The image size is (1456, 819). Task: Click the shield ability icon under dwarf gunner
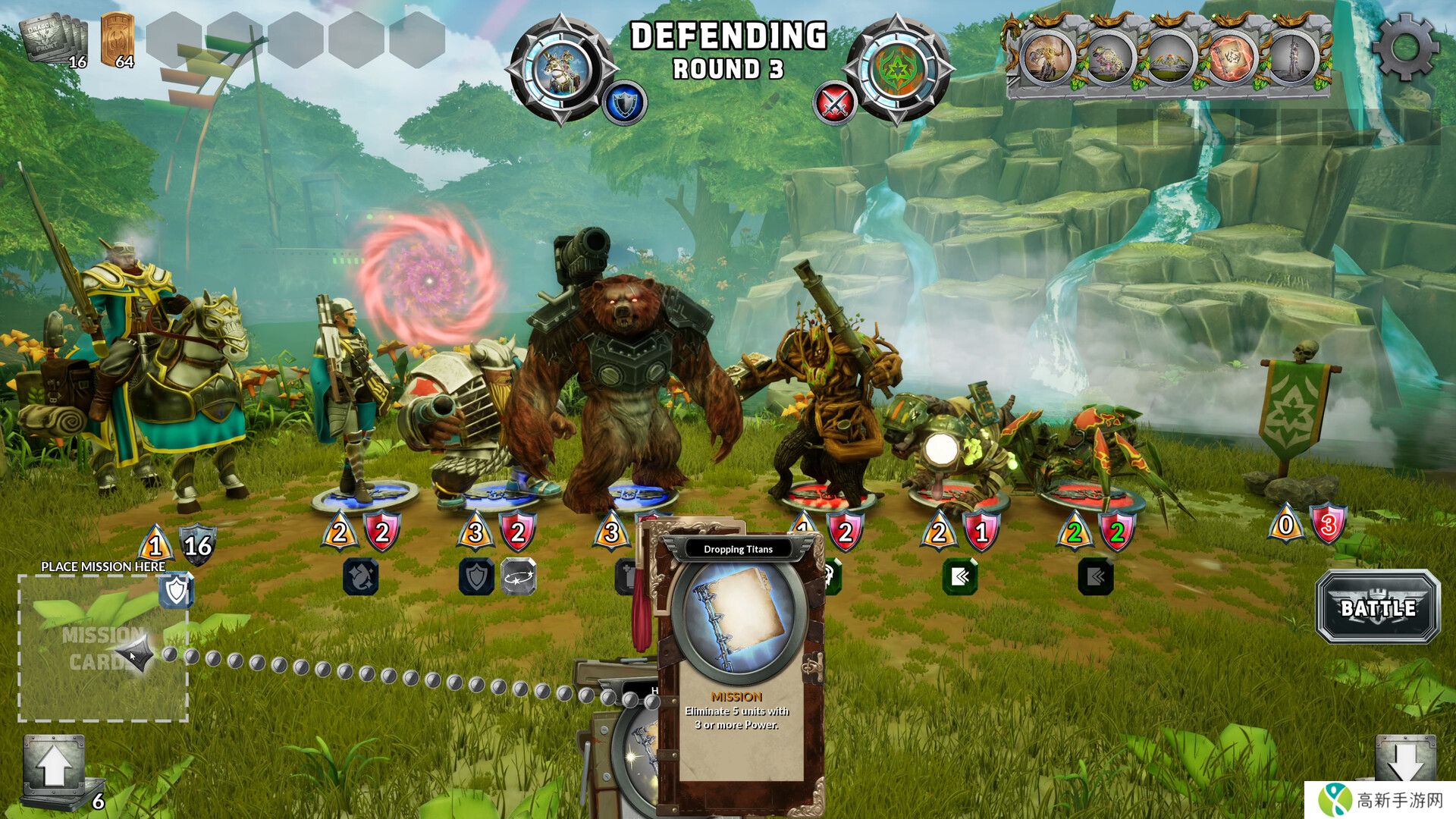(x=476, y=577)
